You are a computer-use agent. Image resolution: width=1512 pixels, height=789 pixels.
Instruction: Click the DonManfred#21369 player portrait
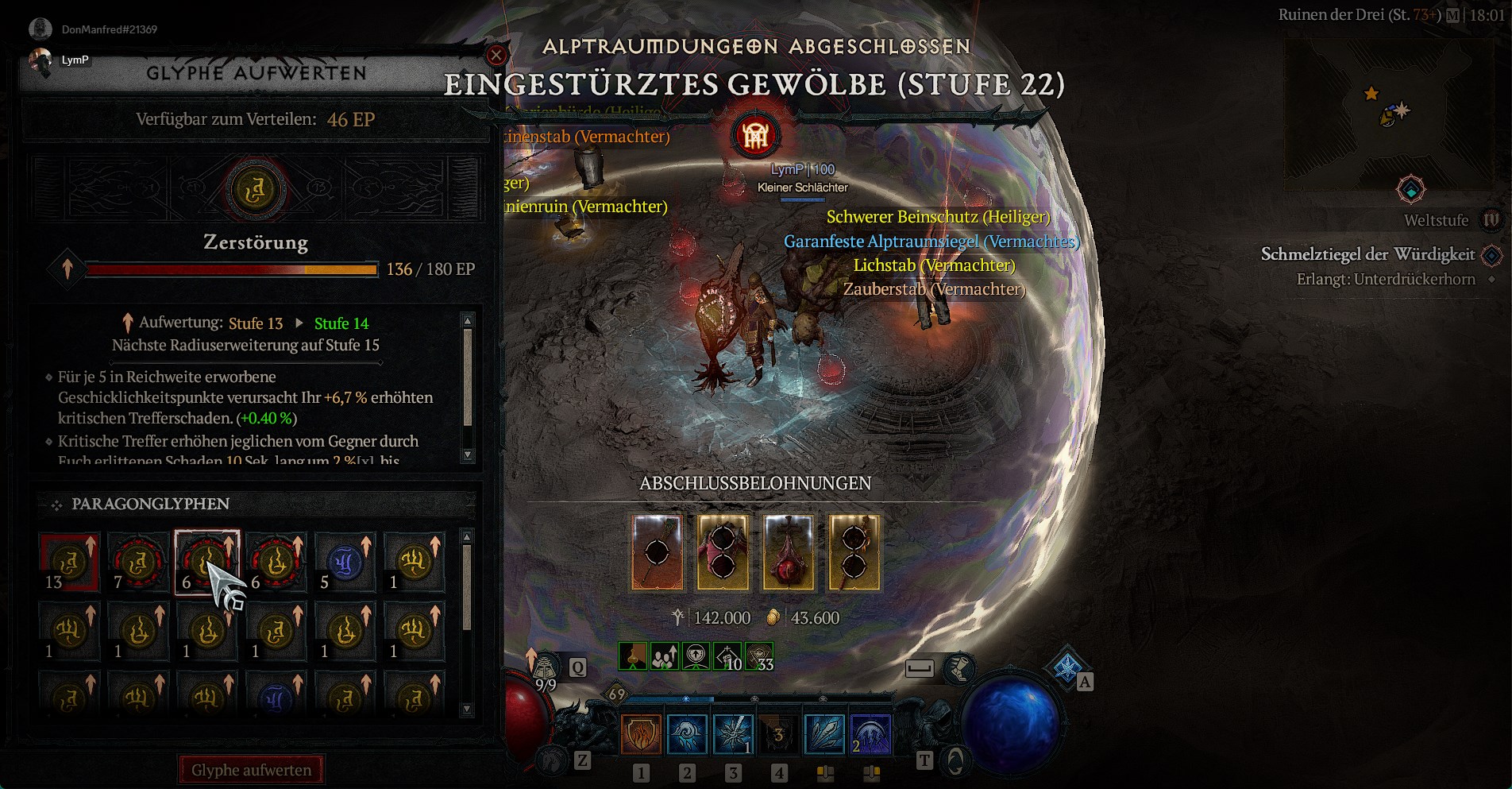[x=40, y=29]
